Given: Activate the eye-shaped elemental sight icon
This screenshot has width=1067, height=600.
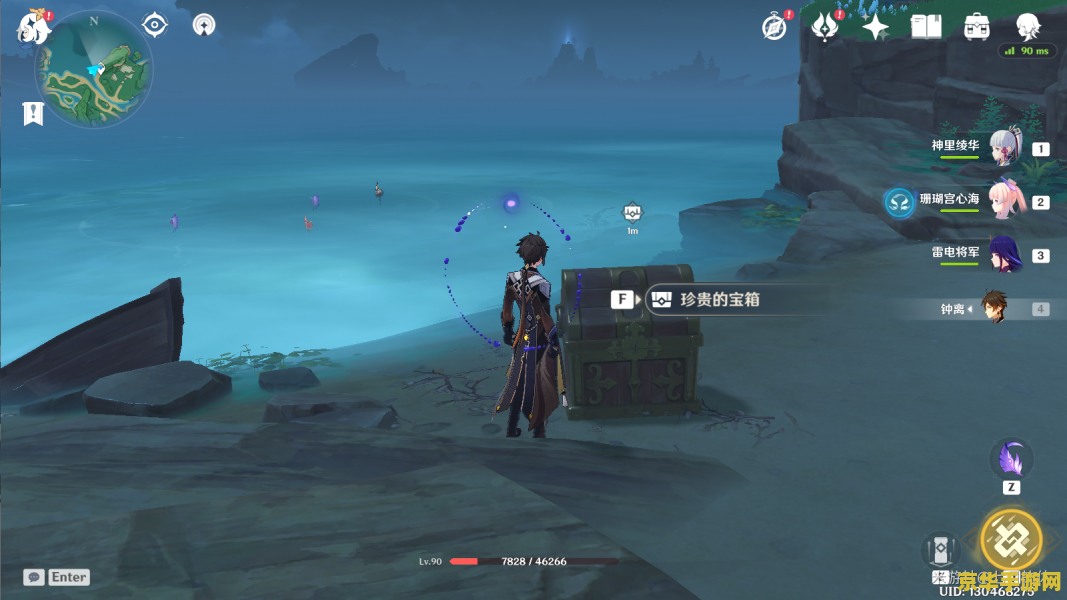Looking at the screenshot, I should (154, 24).
